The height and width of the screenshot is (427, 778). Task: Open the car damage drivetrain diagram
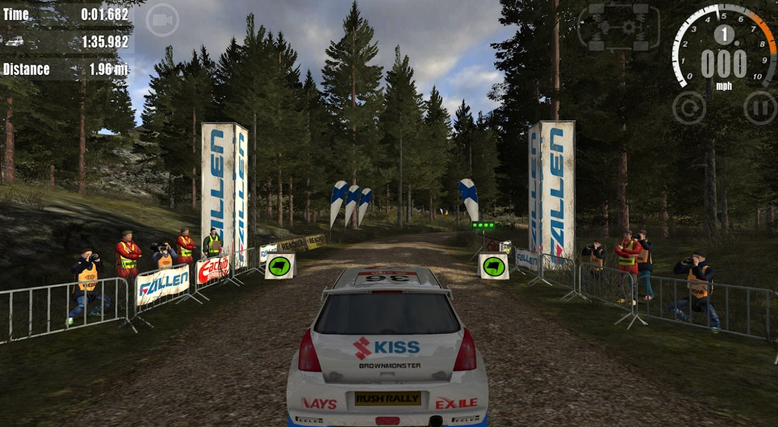coord(619,25)
